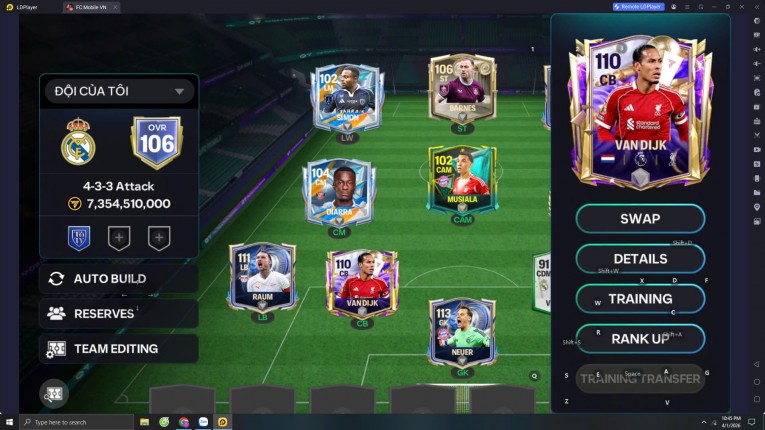View player DETAILS for Van Dijk
The width and height of the screenshot is (765, 430).
pos(640,259)
